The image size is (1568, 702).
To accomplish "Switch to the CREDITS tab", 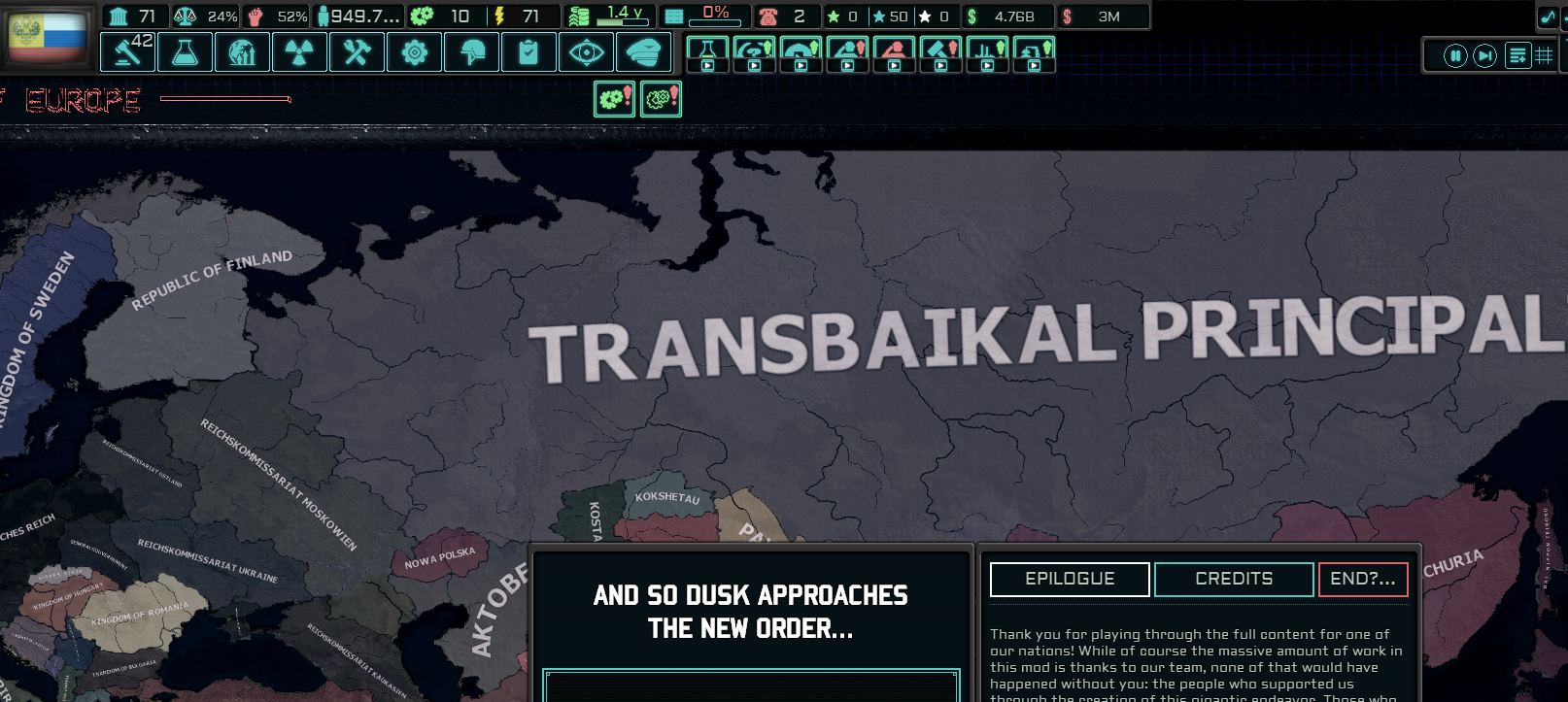I will pyautogui.click(x=1232, y=579).
